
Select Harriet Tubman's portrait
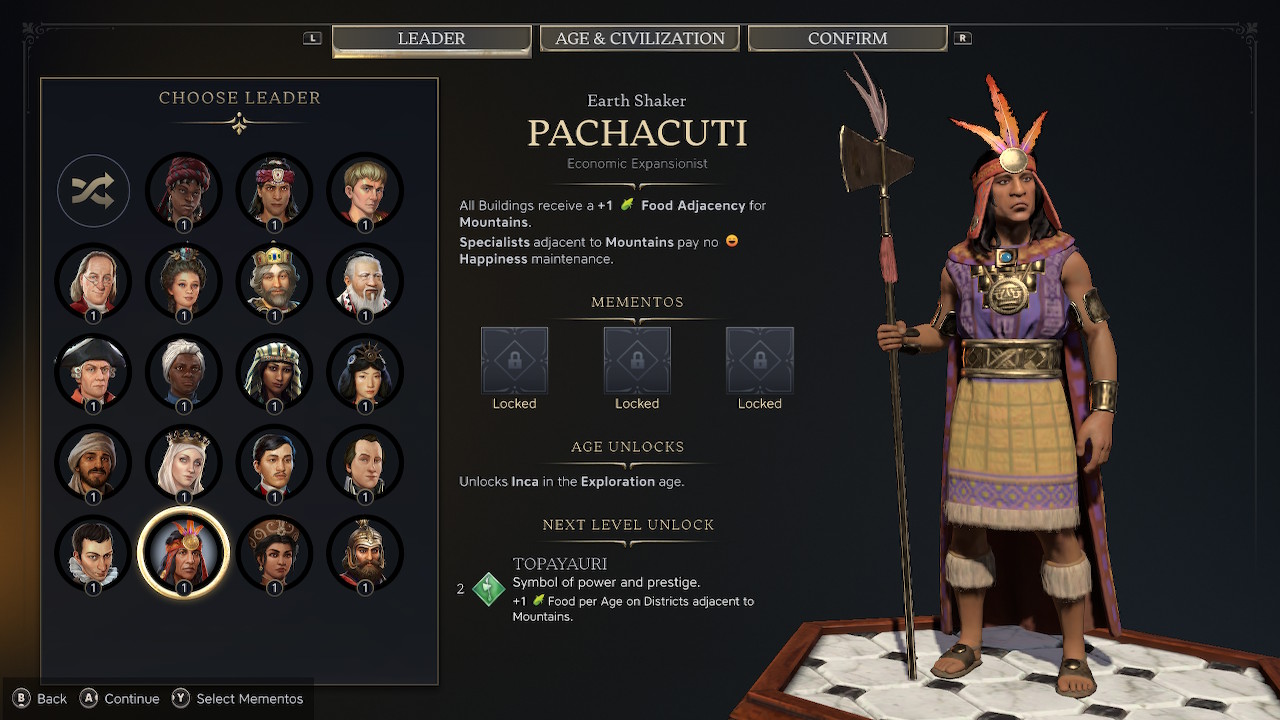pos(183,371)
